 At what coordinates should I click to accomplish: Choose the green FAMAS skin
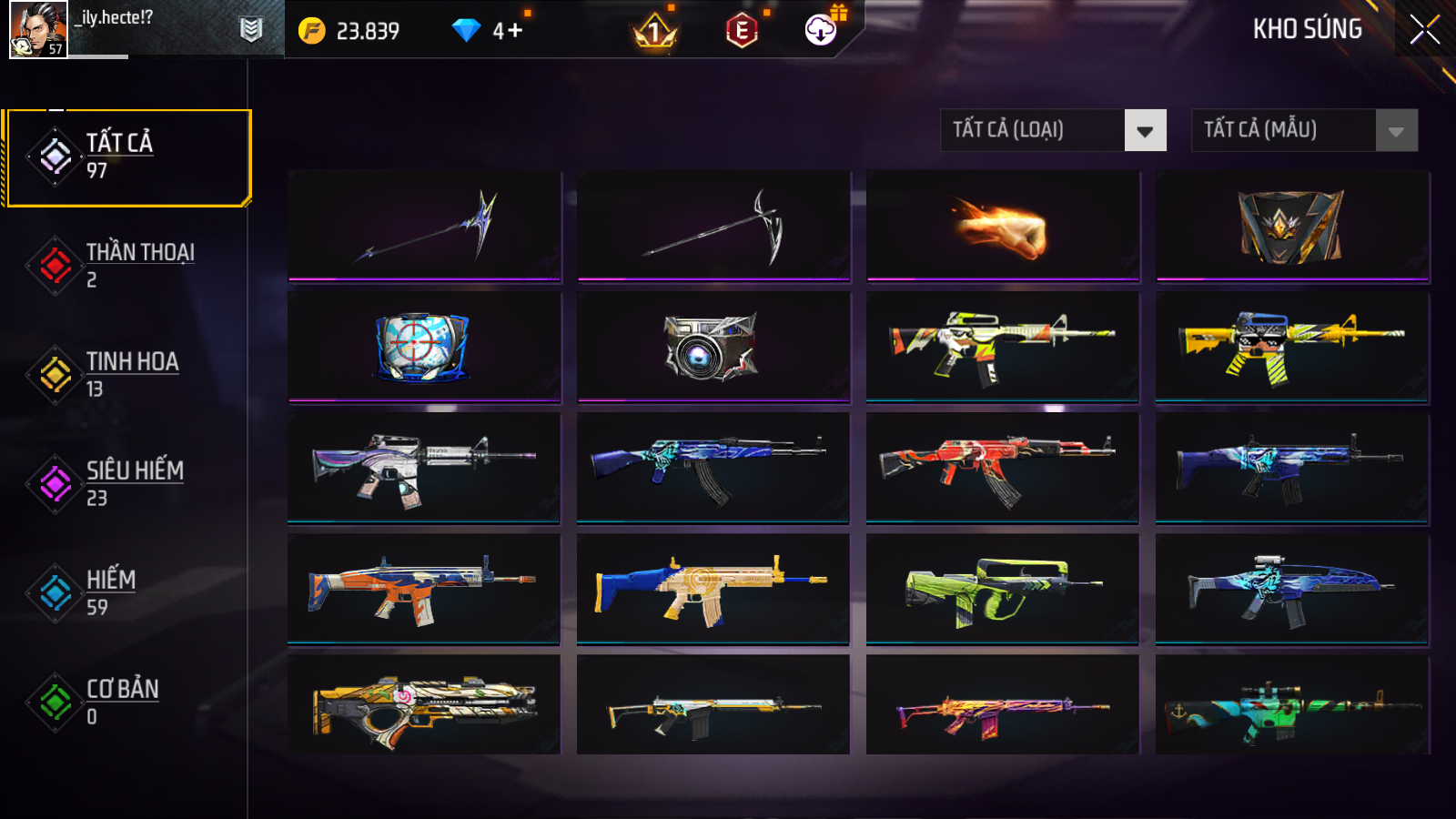pos(1002,589)
